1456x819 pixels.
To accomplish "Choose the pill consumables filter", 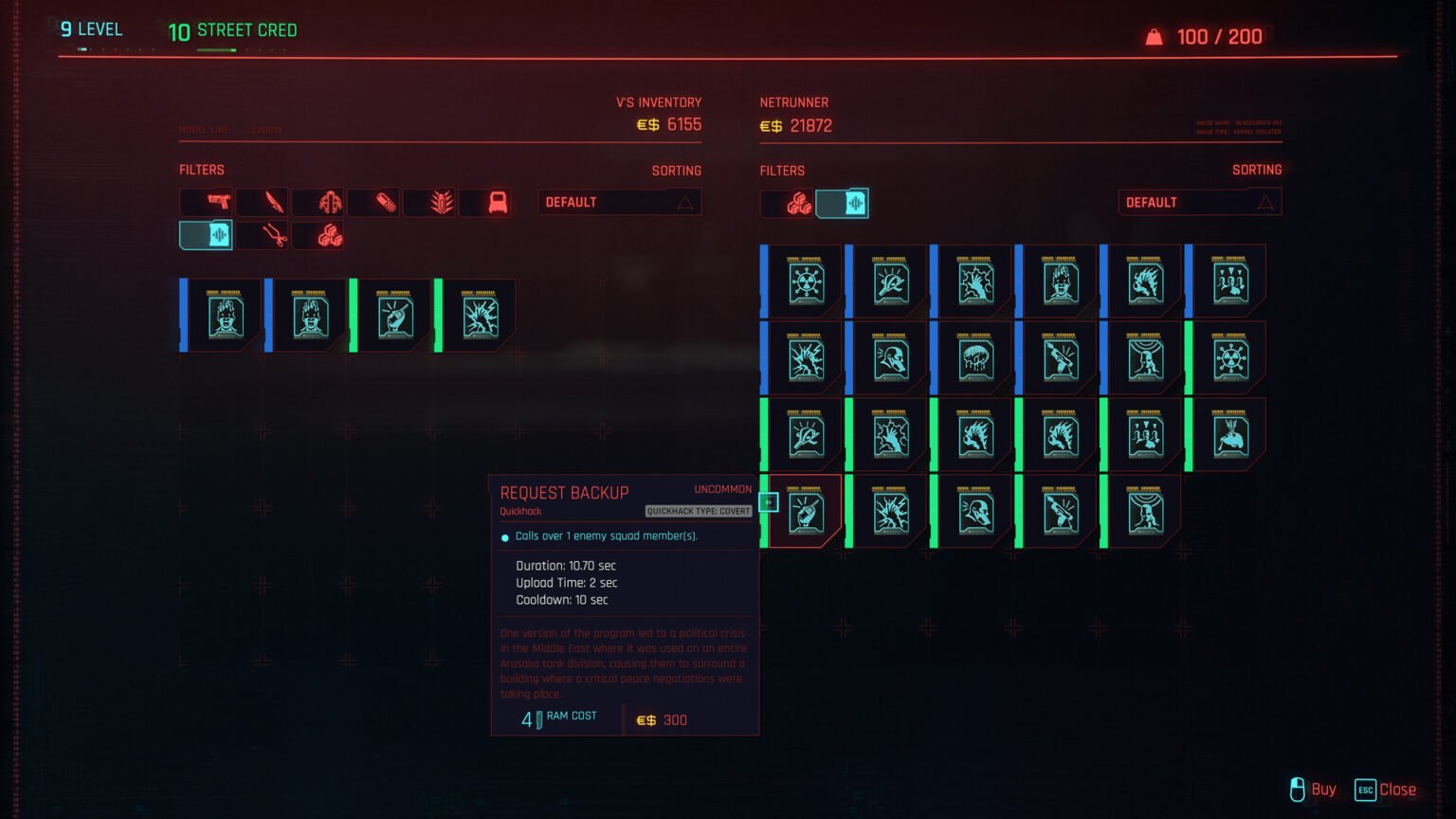I will (386, 202).
